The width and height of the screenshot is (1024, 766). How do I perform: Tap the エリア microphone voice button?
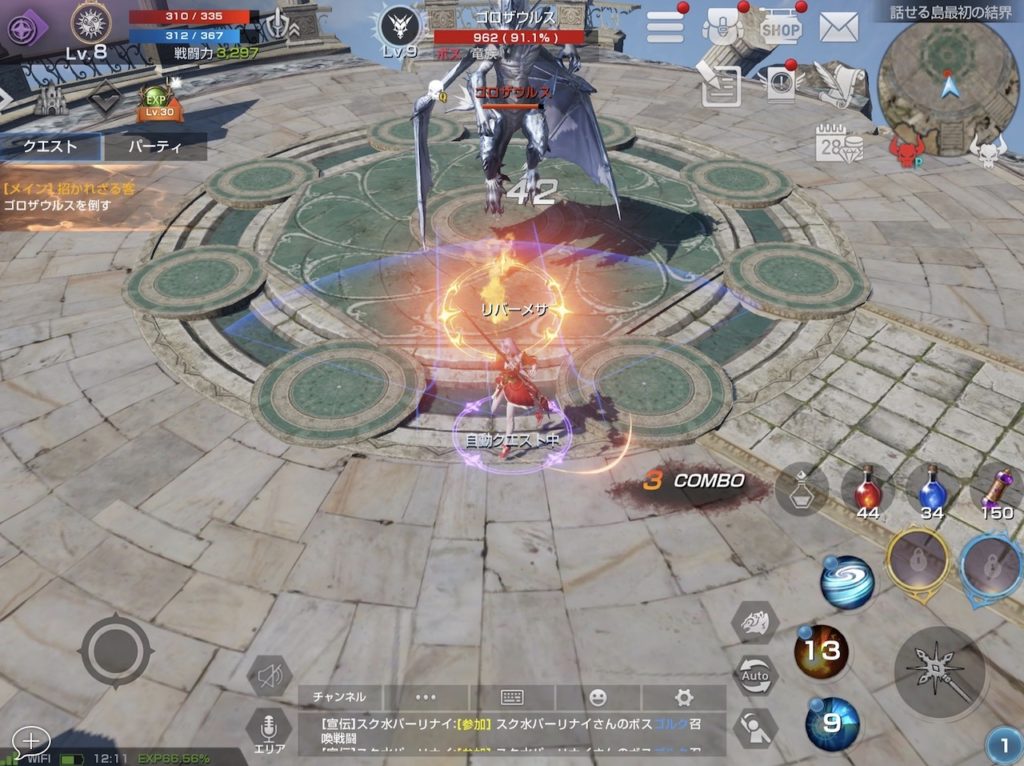pos(268,730)
